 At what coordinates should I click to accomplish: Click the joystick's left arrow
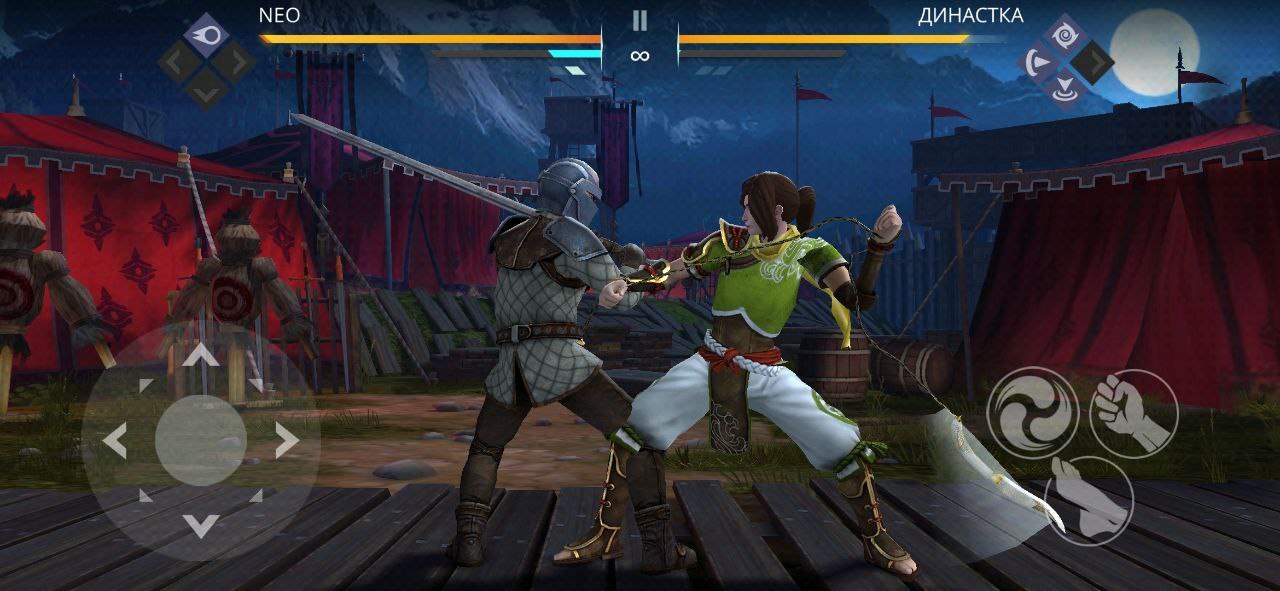pos(116,440)
